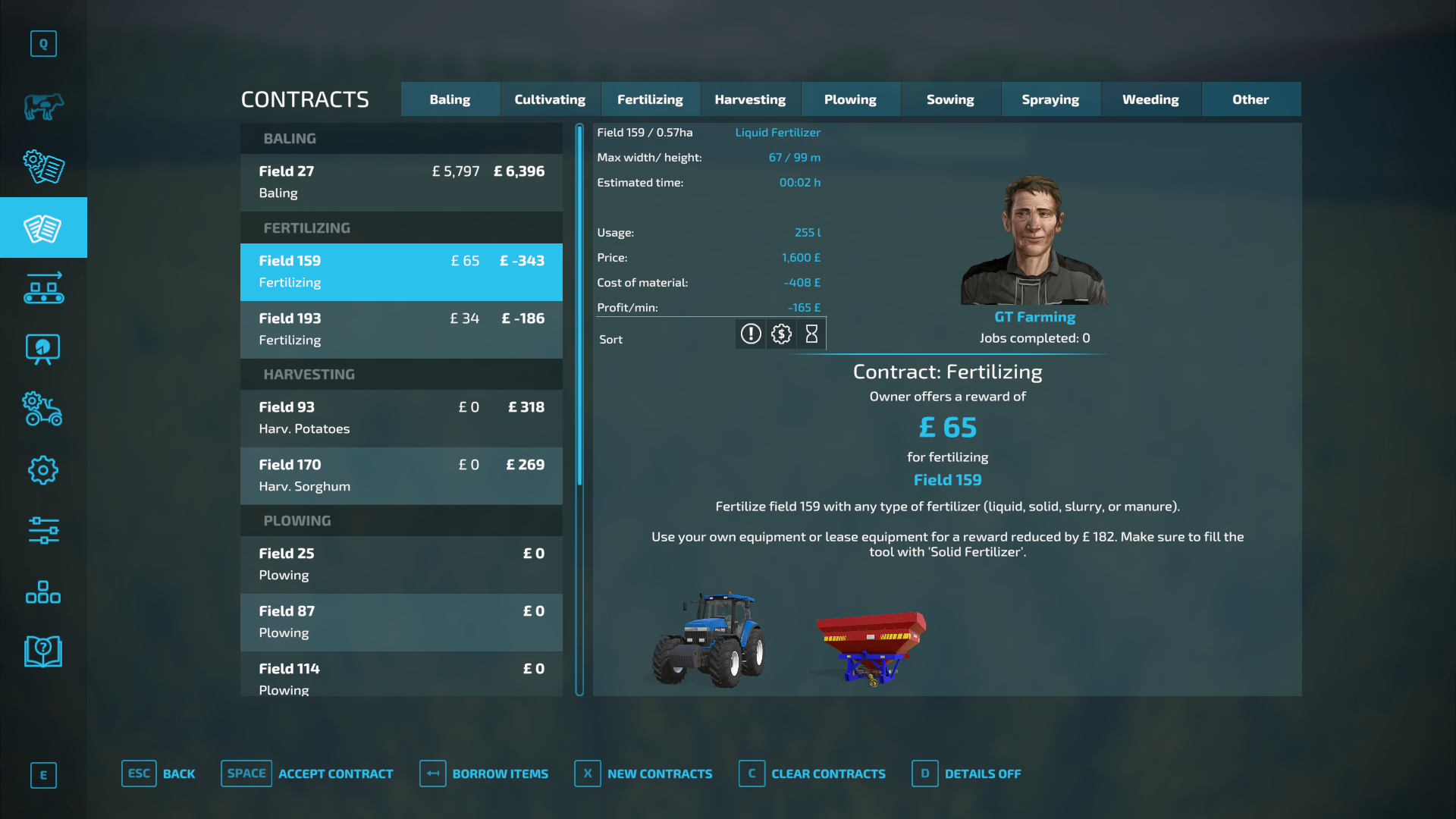1456x819 pixels.
Task: Open the help book icon
Action: tap(43, 651)
